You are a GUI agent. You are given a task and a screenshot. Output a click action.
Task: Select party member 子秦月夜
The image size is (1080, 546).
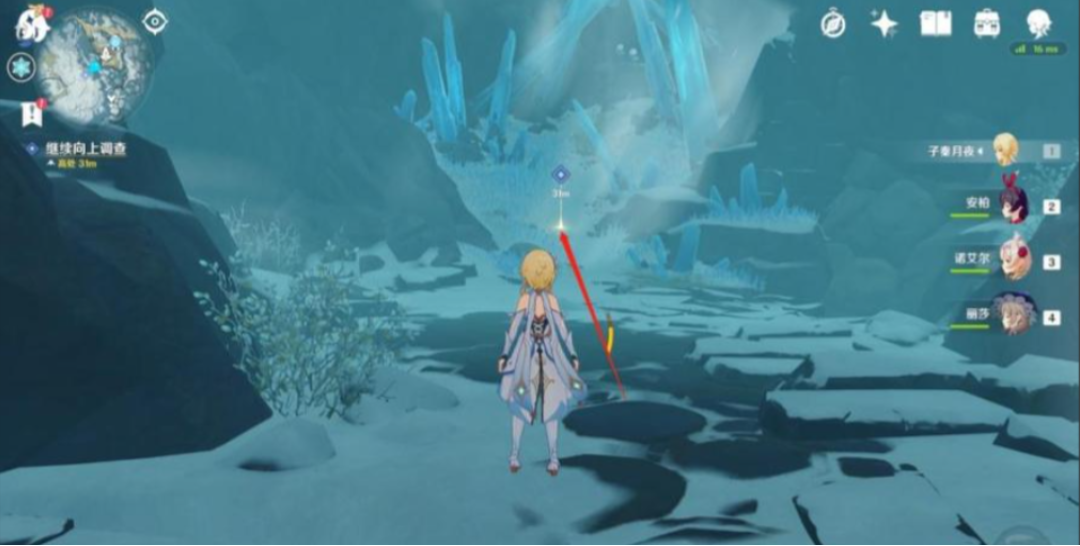pos(1004,151)
